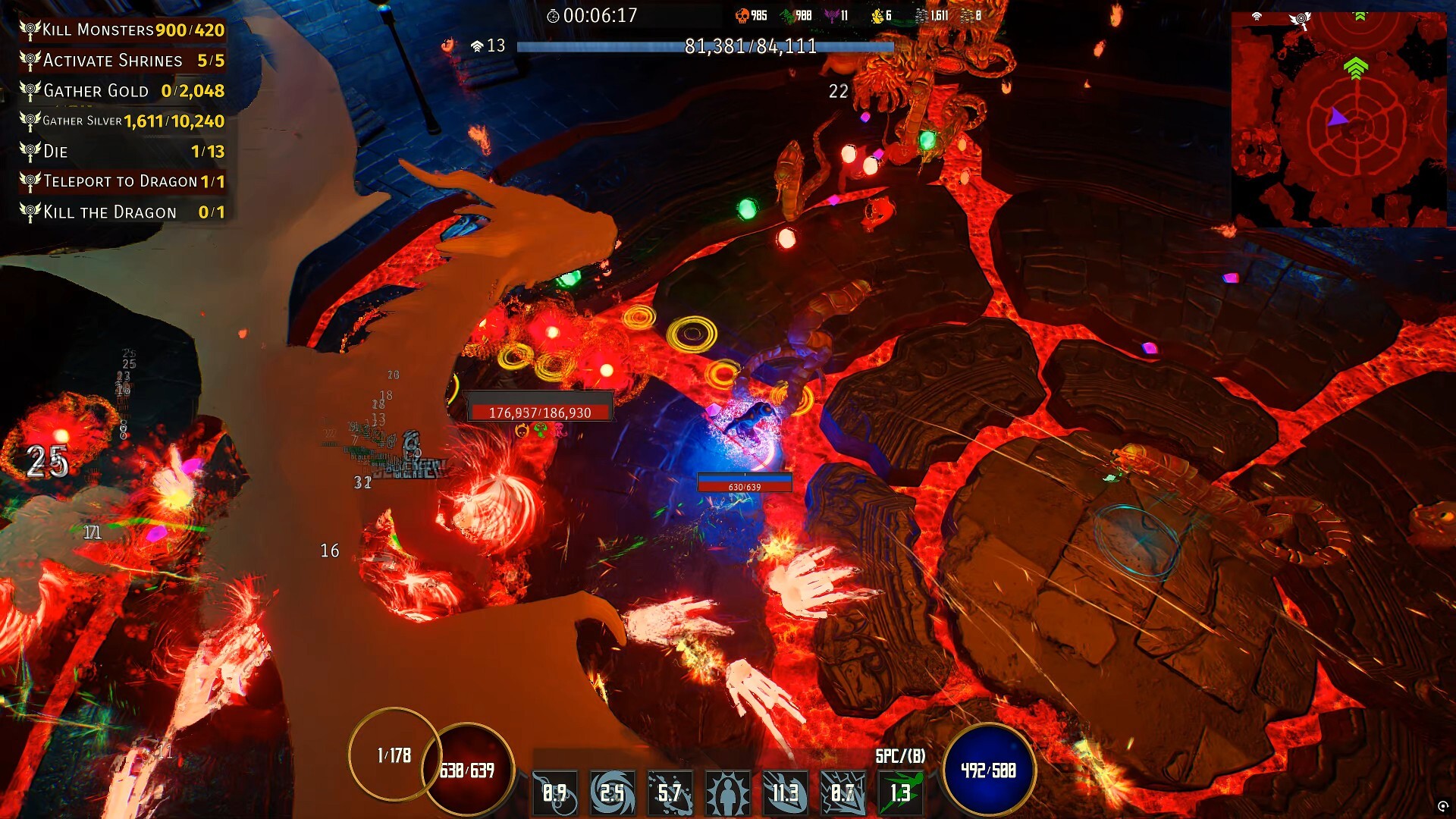The image size is (1456, 819).
Task: Select the Activate Shrines objective
Action: (x=121, y=61)
